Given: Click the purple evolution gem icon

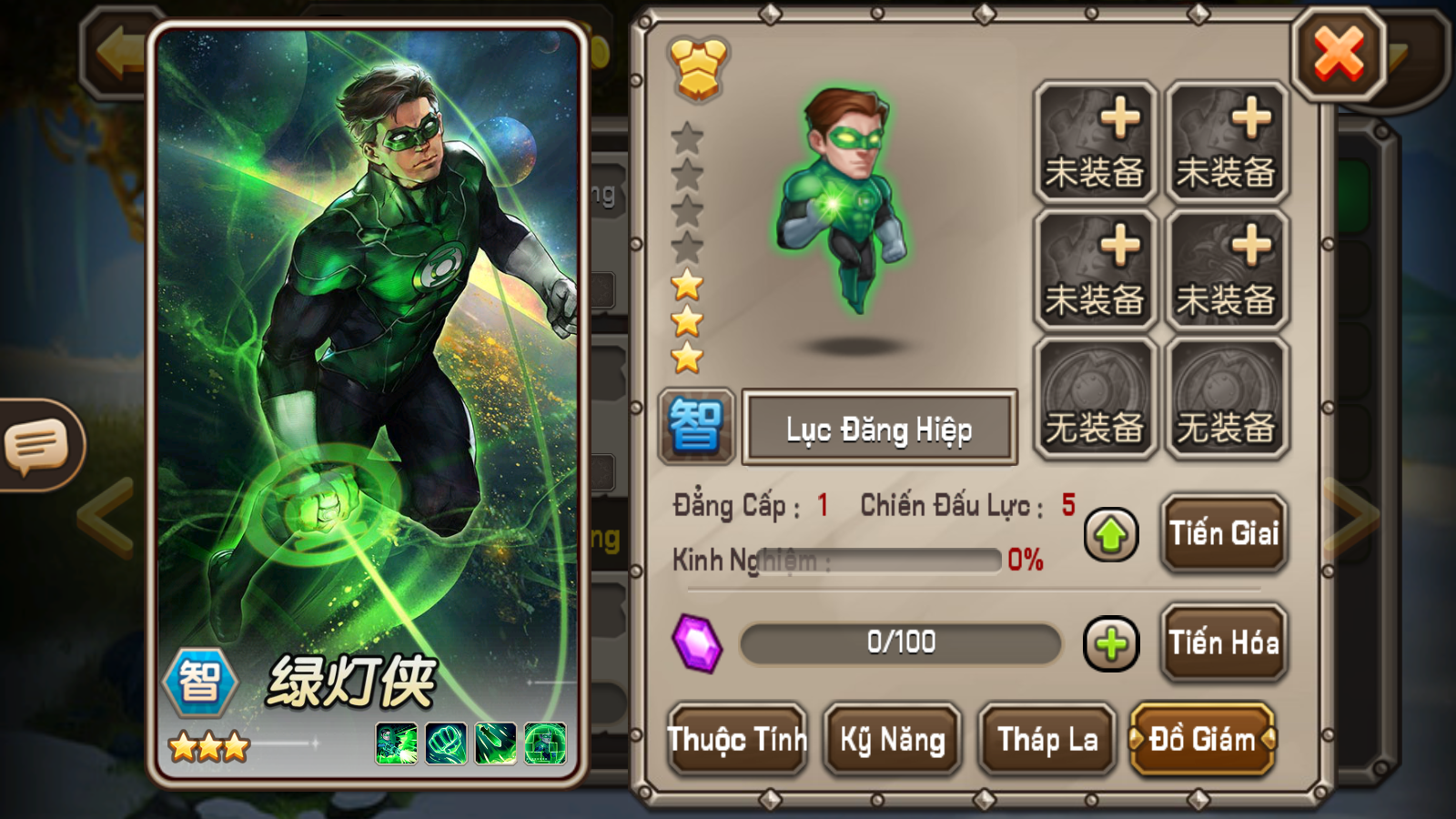Looking at the screenshot, I should pyautogui.click(x=696, y=643).
